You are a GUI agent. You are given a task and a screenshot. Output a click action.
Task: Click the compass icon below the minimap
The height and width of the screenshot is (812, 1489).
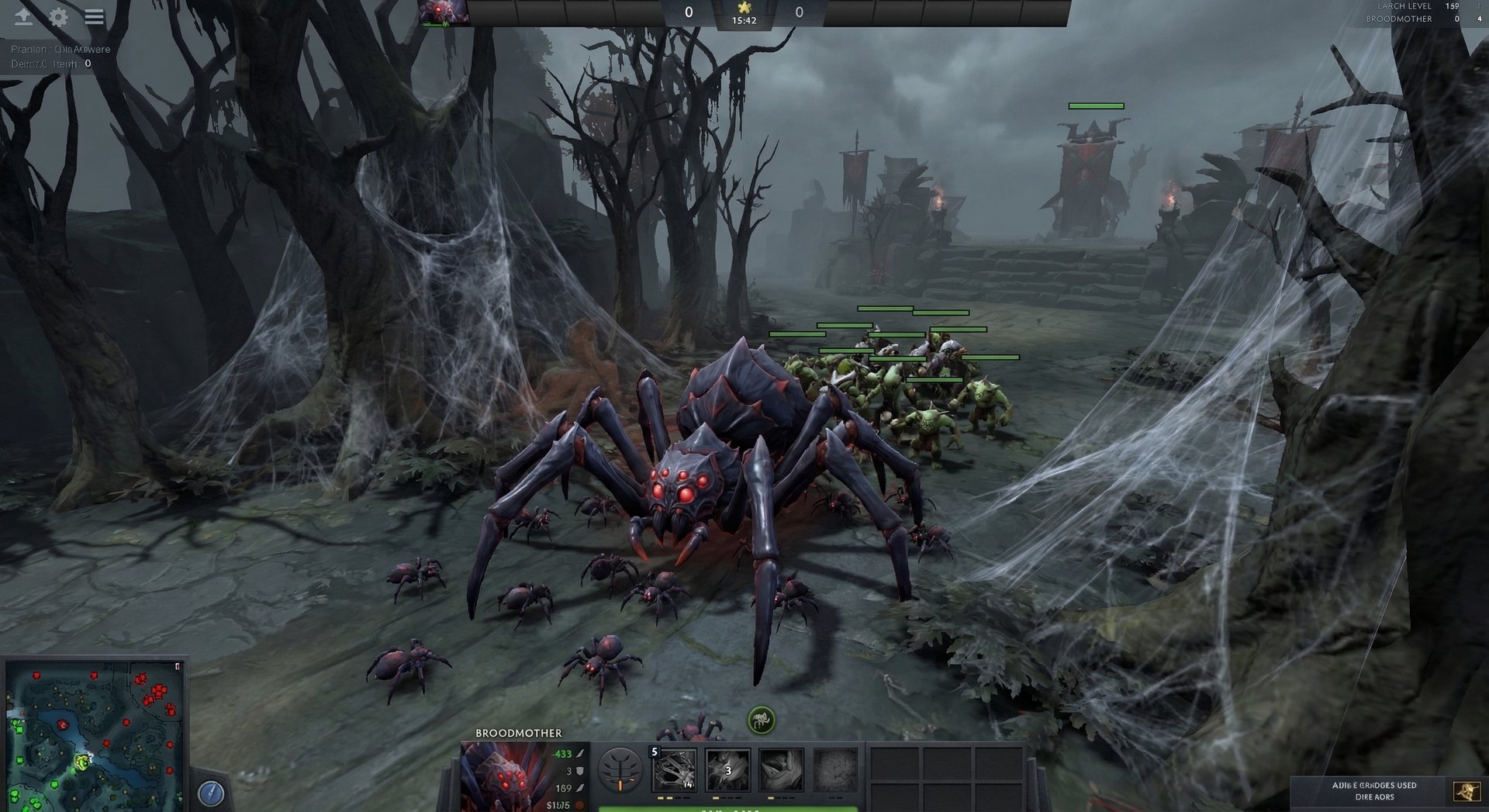point(209,793)
